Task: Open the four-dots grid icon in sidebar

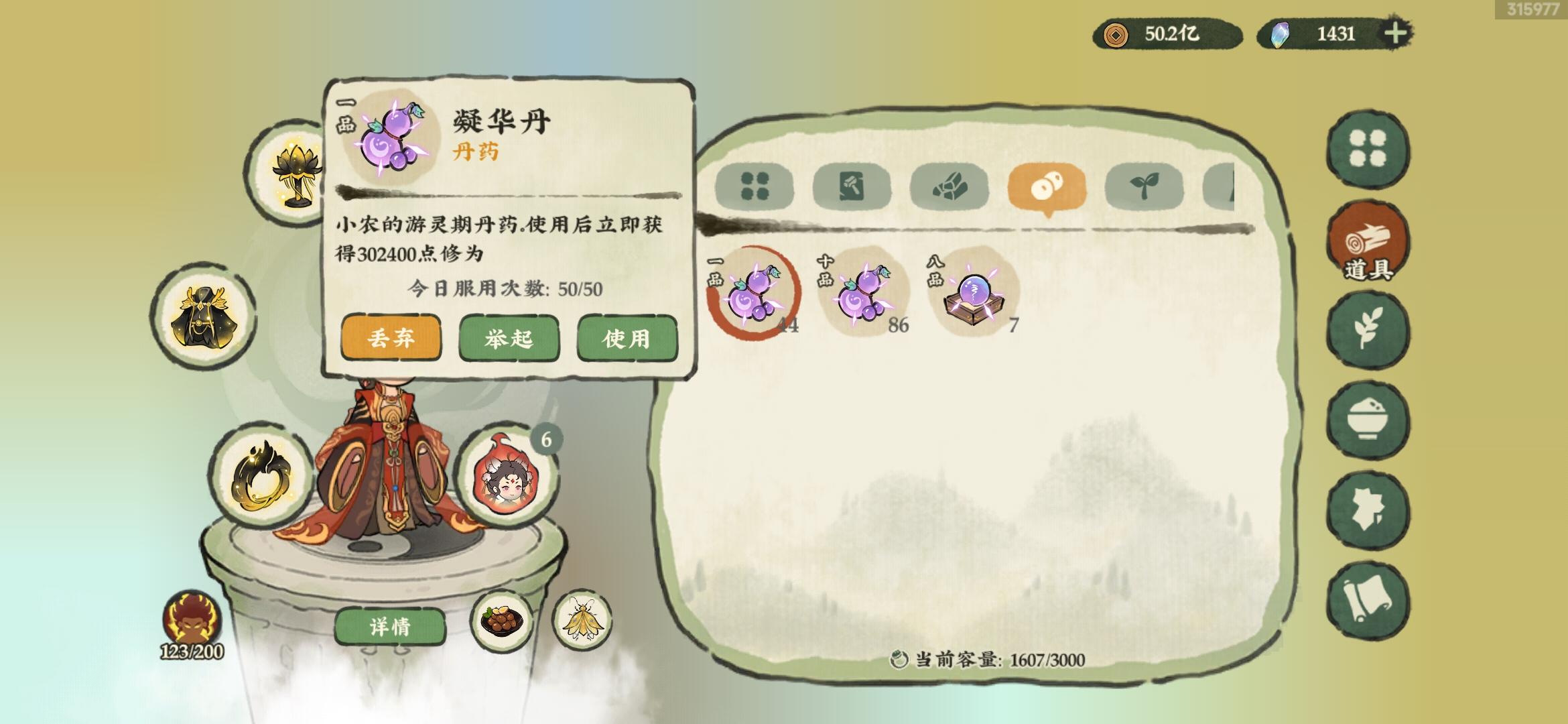Action: pos(1368,149)
